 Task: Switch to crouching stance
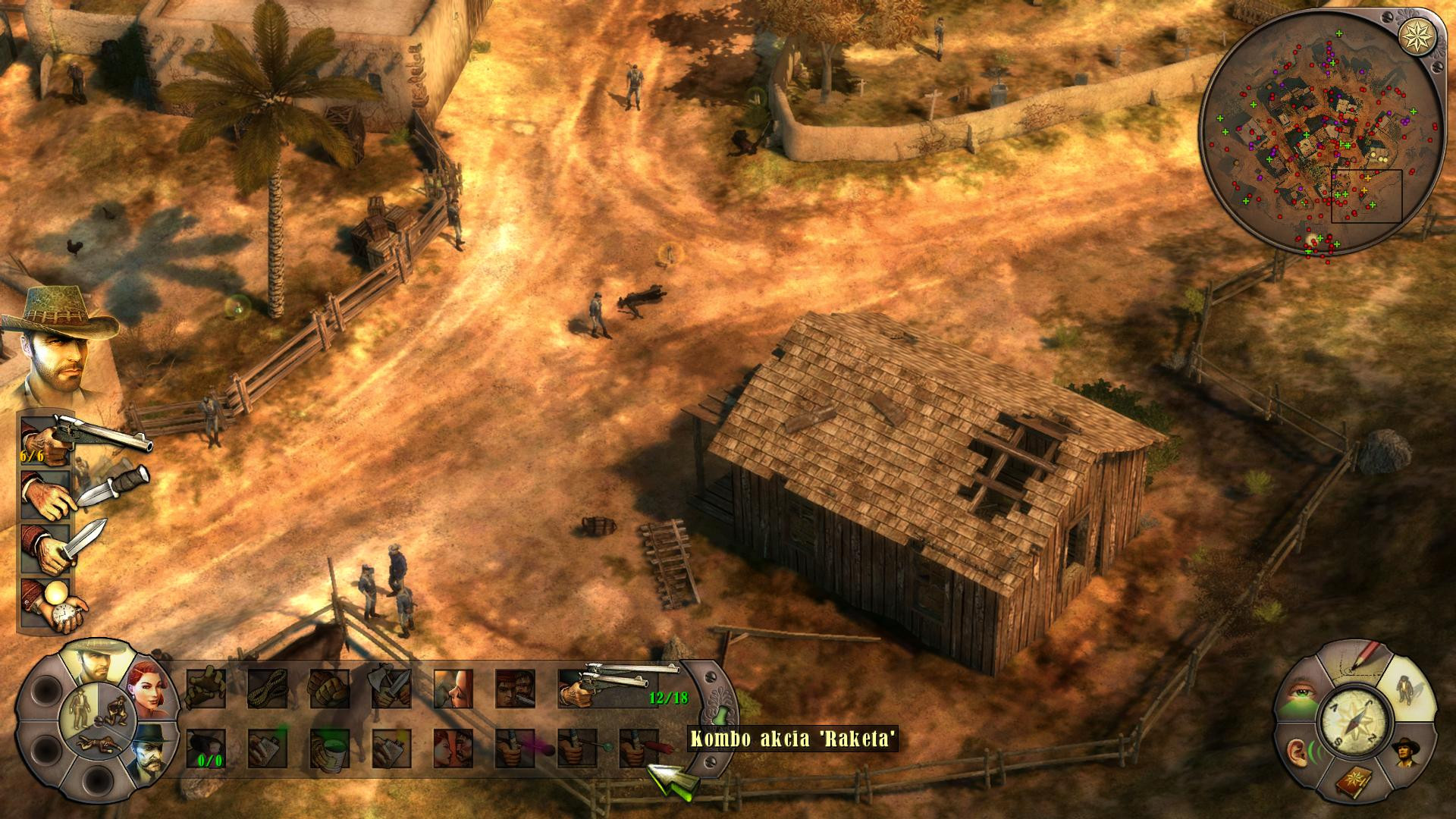tap(114, 710)
